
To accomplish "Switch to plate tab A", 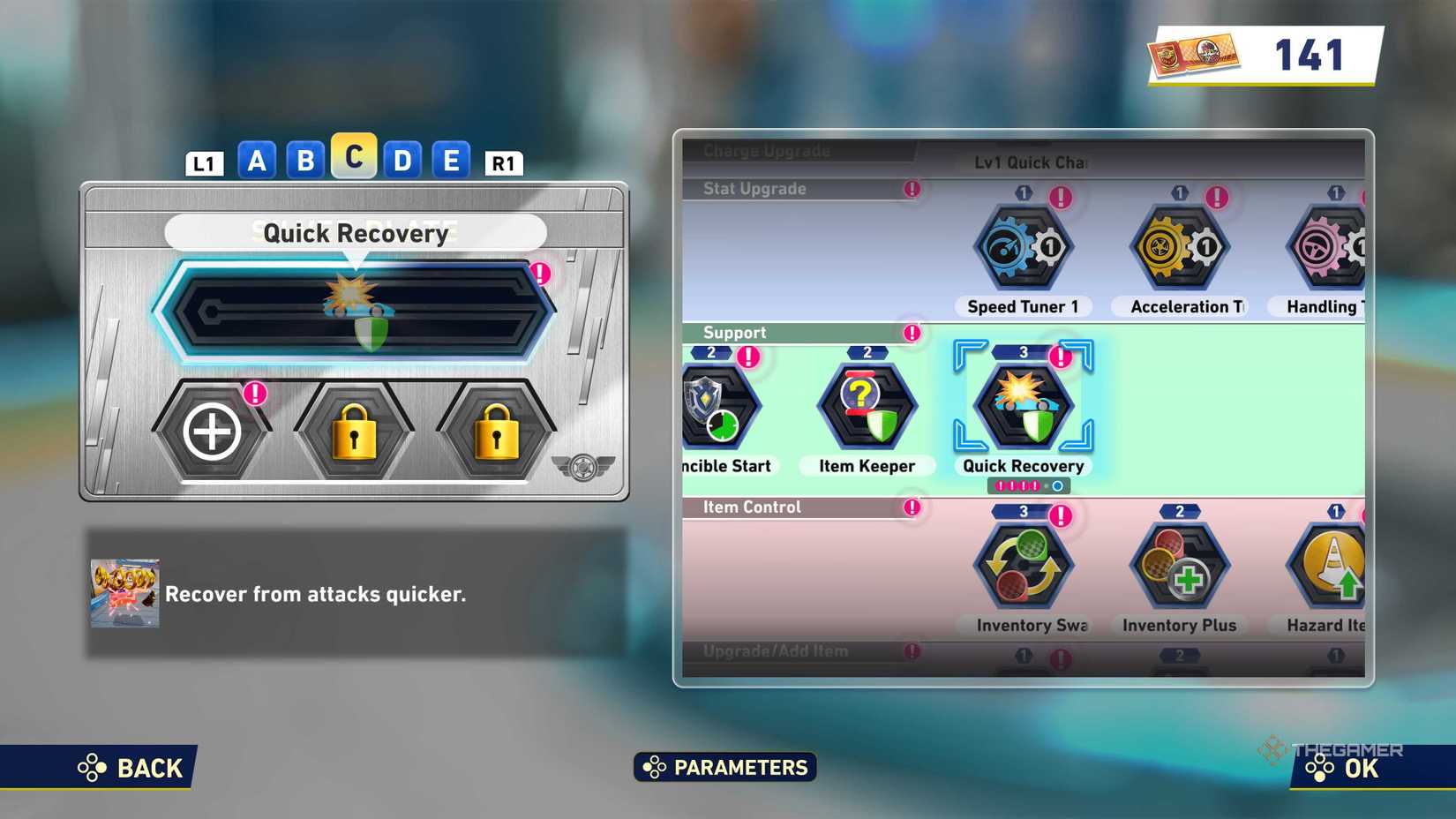I will pos(257,161).
